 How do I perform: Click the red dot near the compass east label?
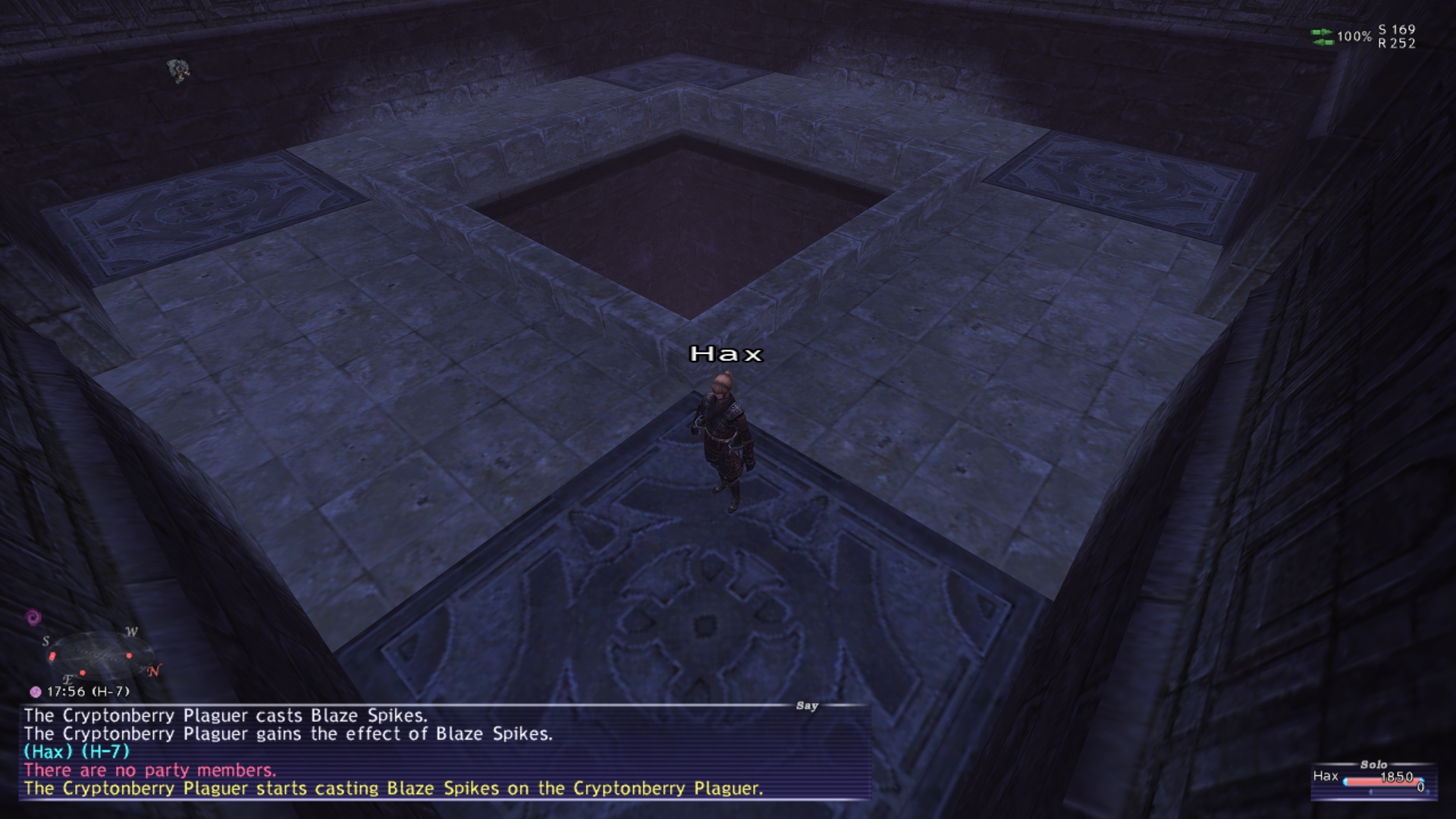tap(83, 673)
